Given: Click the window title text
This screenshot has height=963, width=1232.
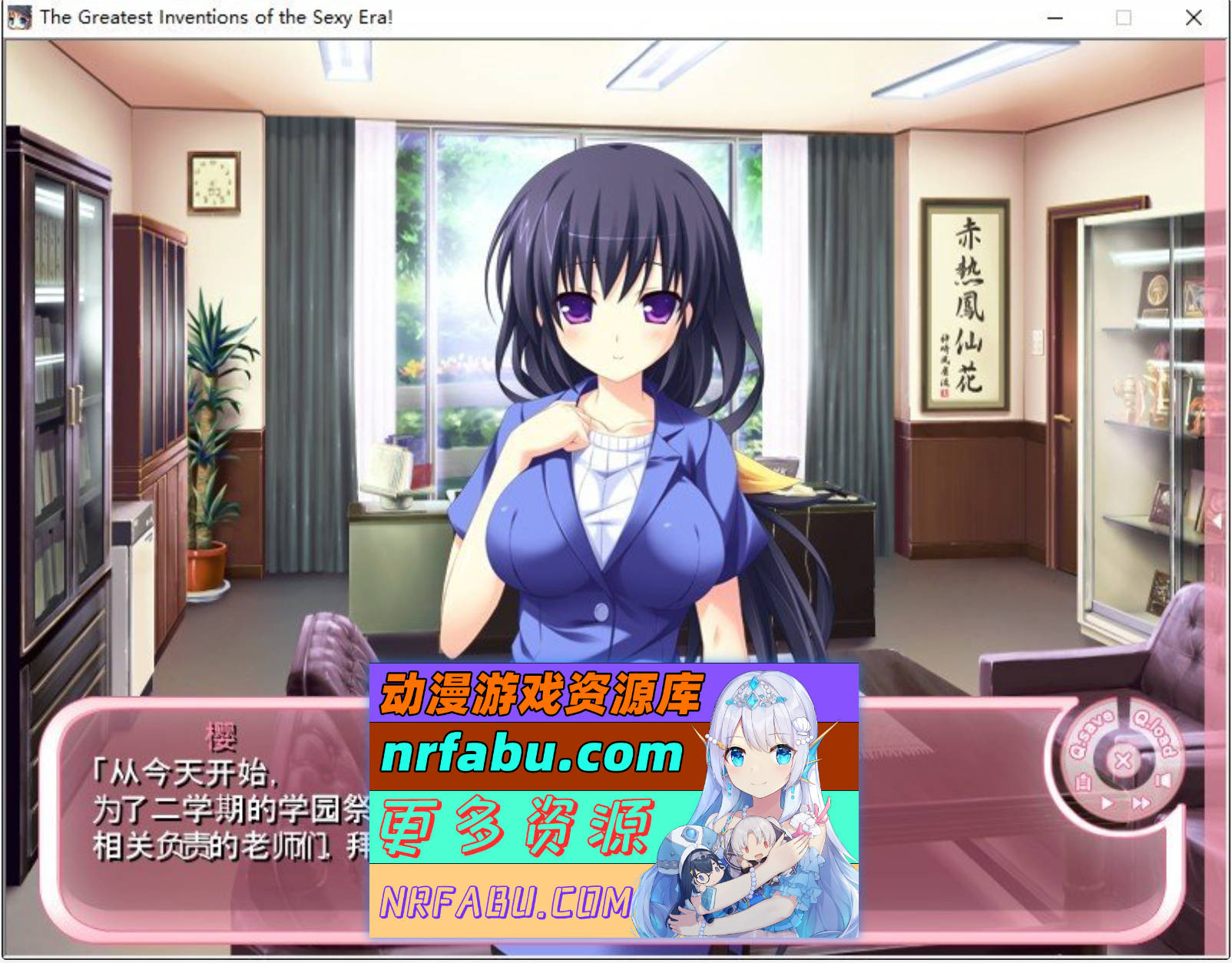Looking at the screenshot, I should pyautogui.click(x=215, y=15).
